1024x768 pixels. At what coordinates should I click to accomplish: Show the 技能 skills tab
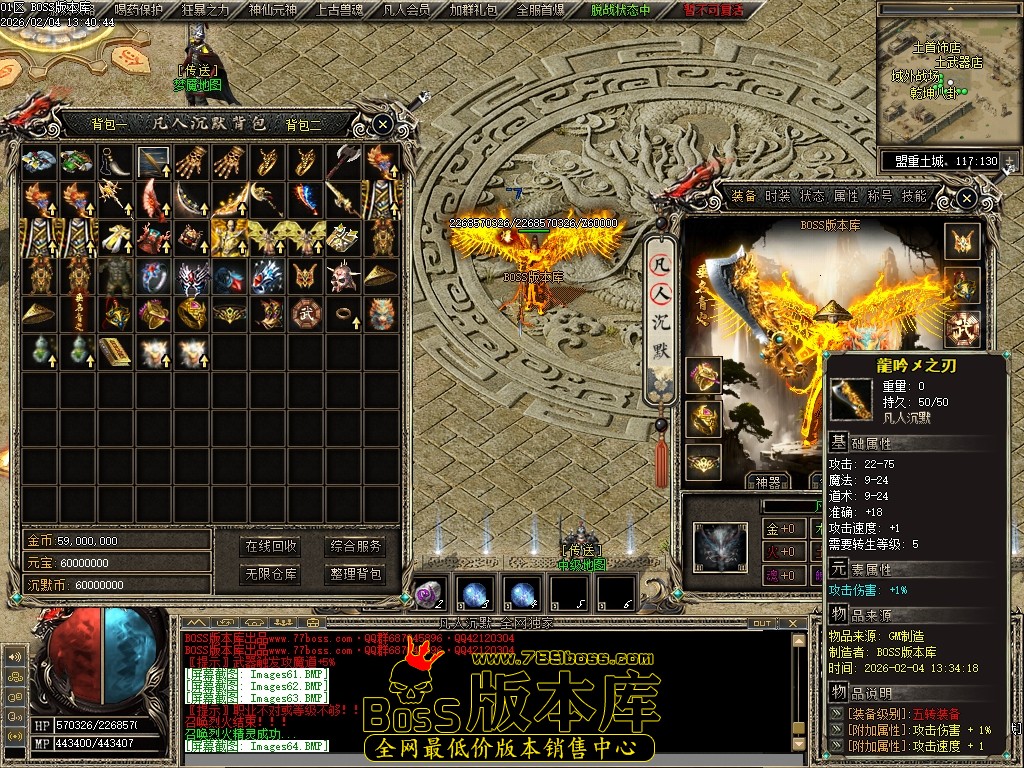click(x=914, y=196)
